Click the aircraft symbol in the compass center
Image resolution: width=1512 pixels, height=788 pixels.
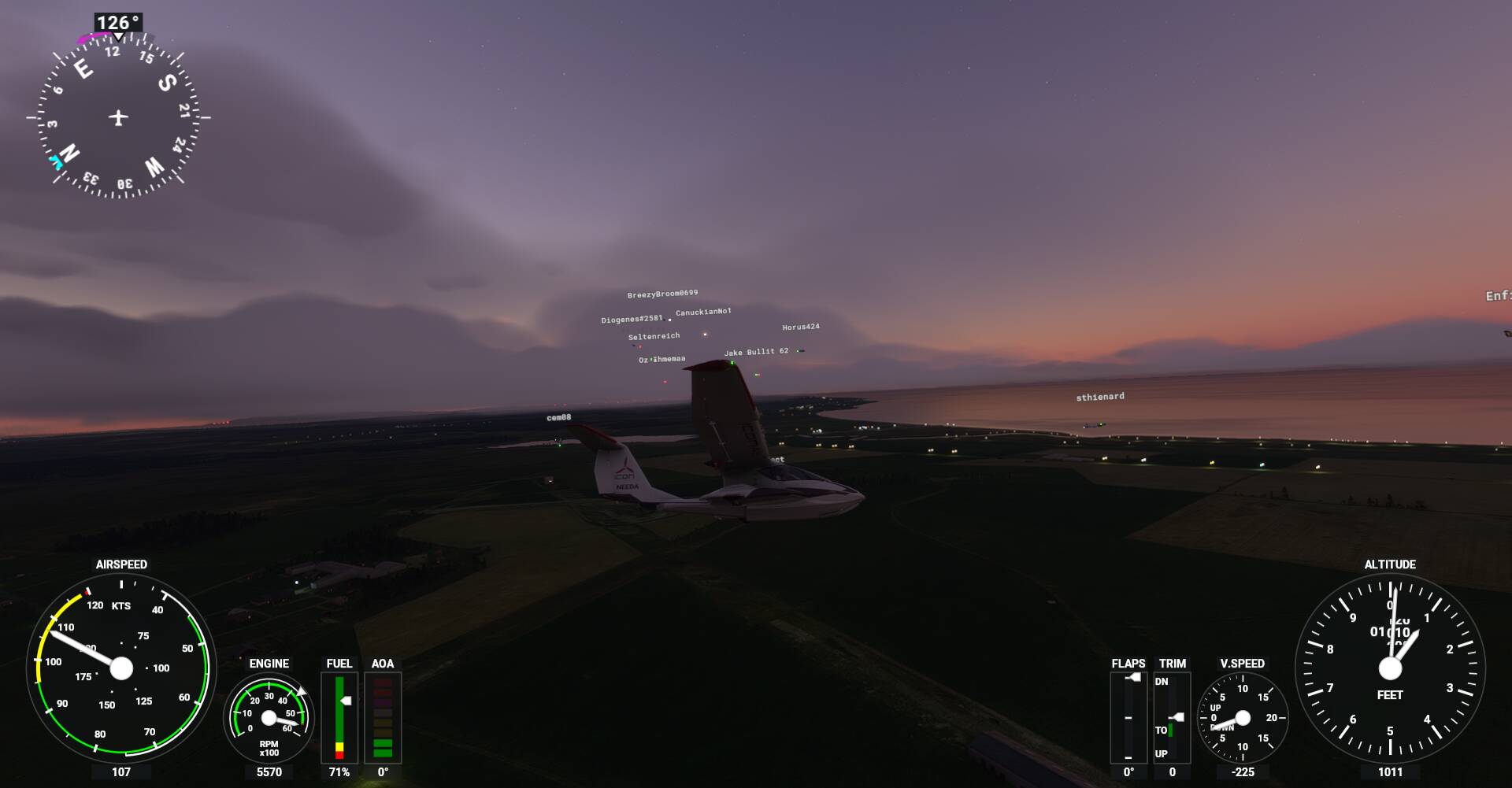[117, 116]
